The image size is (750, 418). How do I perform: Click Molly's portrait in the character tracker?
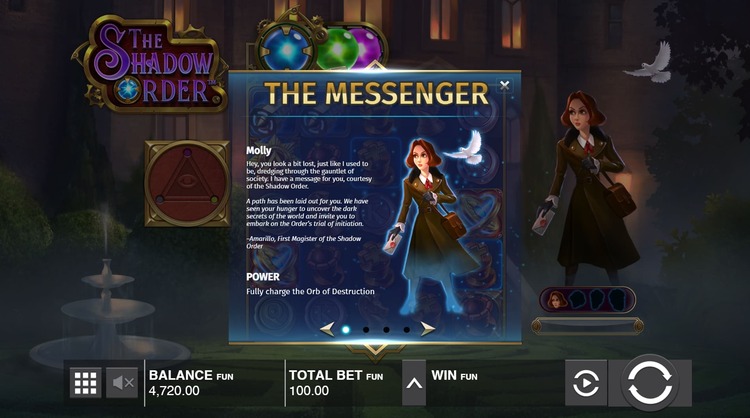tap(558, 299)
